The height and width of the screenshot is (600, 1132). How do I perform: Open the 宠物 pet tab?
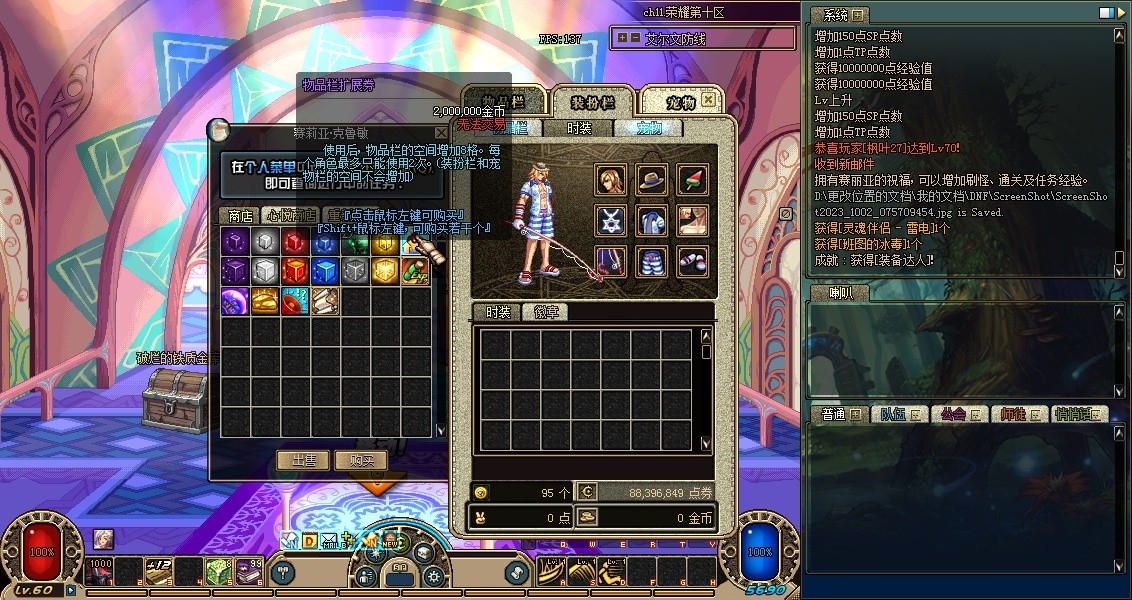pyautogui.click(x=681, y=102)
